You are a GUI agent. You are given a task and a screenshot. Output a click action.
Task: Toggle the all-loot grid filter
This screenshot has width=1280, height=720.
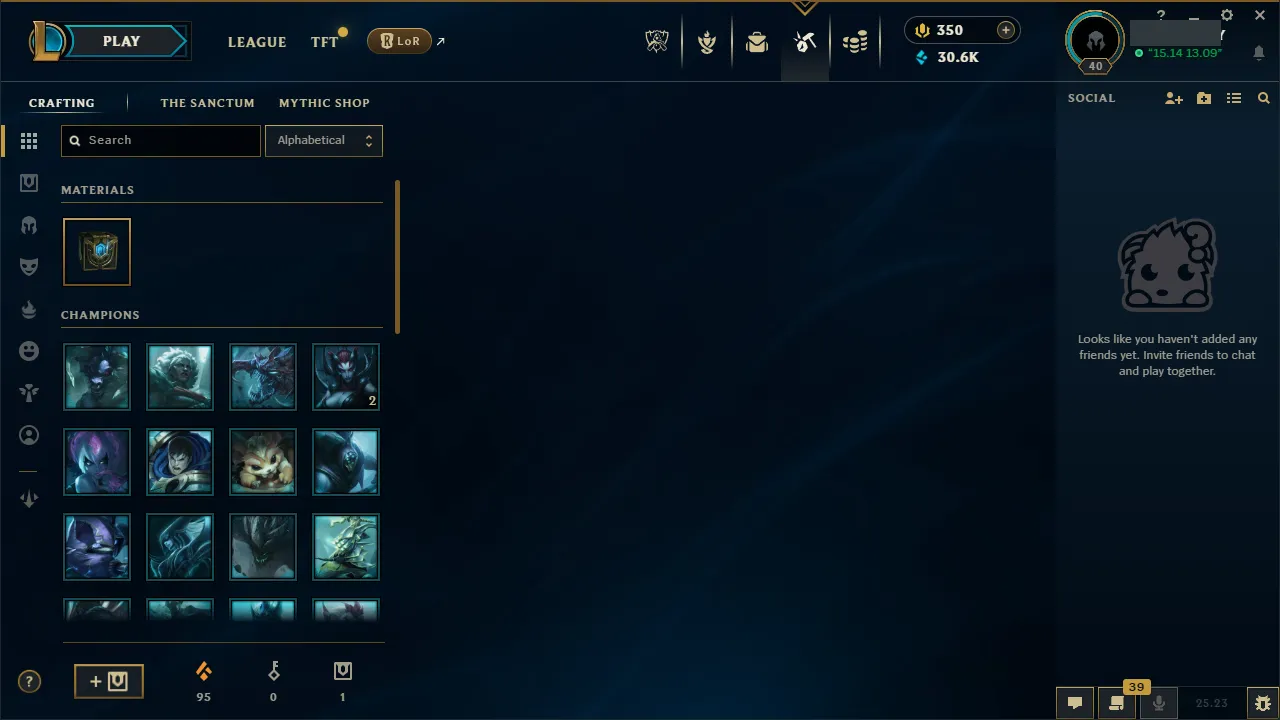[x=29, y=141]
